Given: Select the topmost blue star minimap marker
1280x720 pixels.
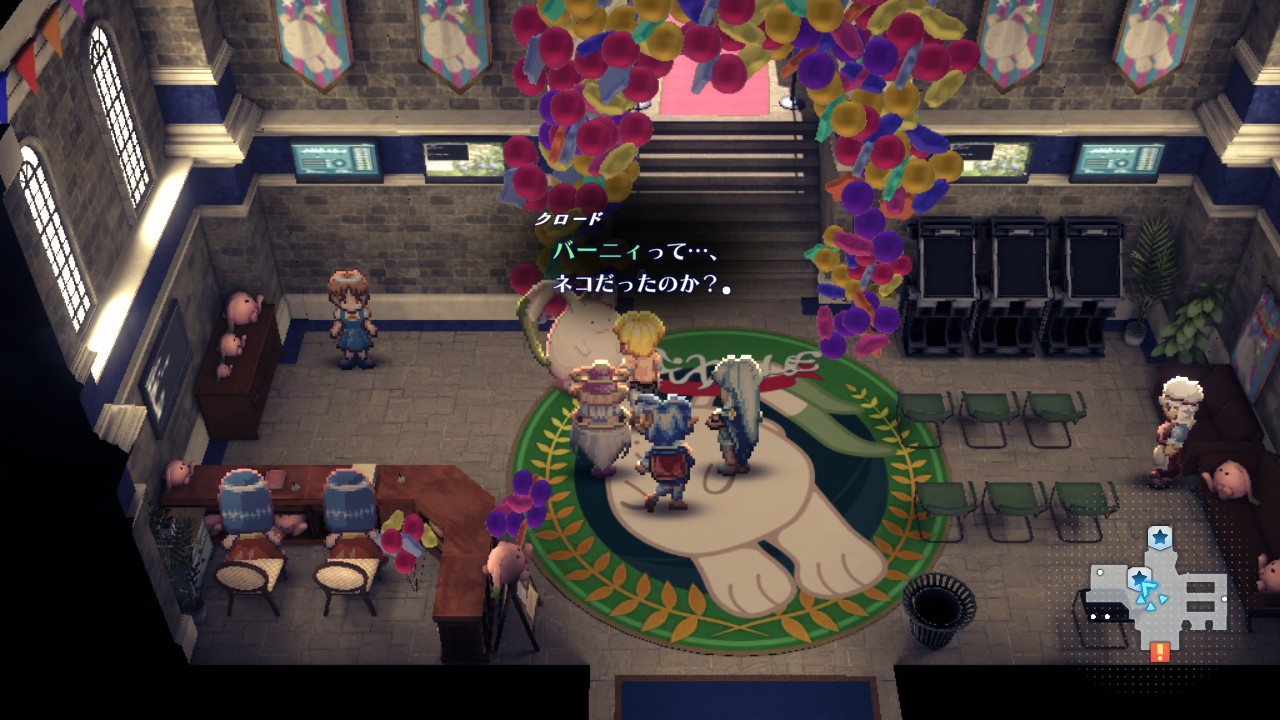Looking at the screenshot, I should tap(1159, 538).
